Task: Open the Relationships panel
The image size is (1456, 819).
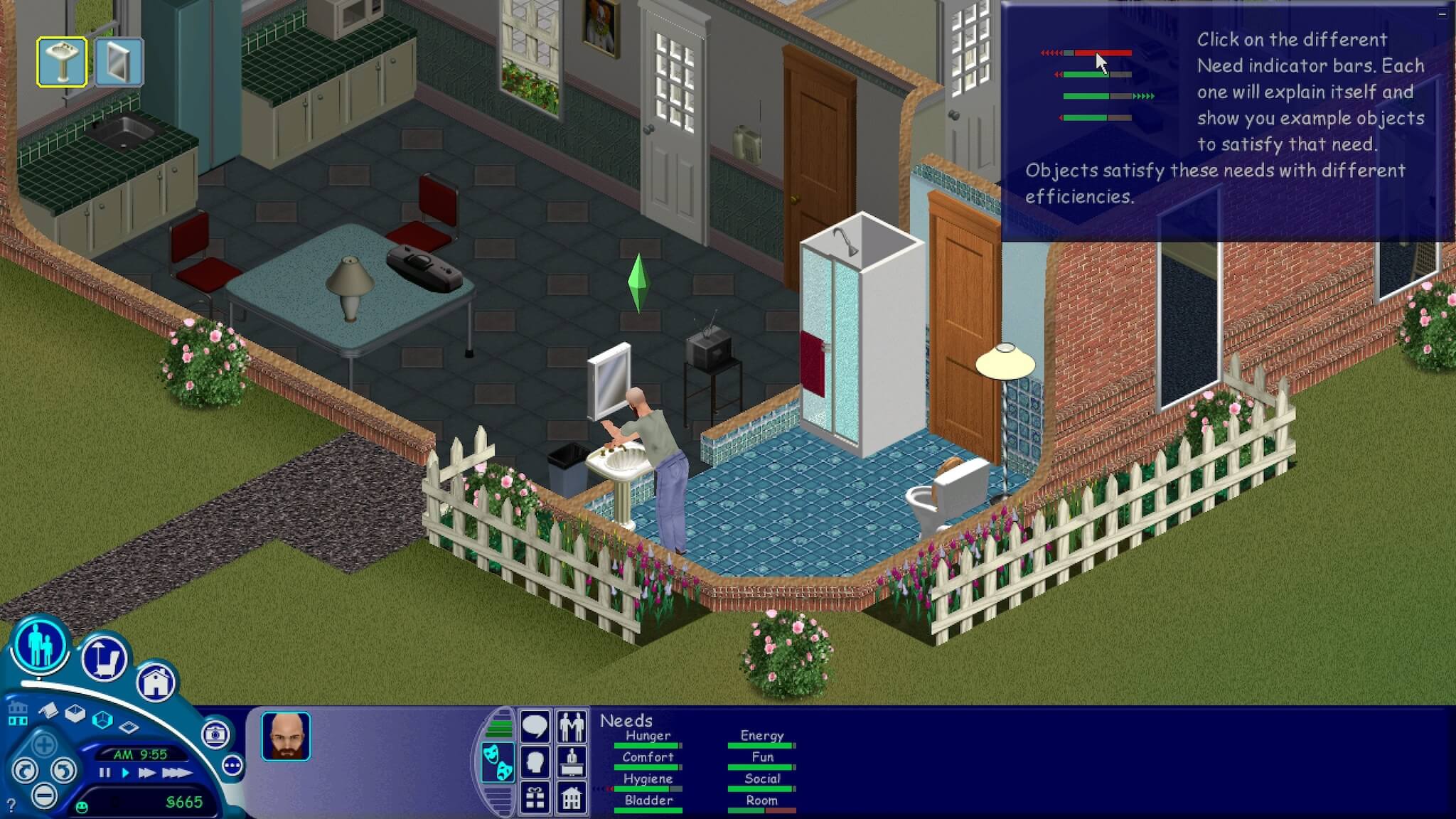Action: click(572, 727)
